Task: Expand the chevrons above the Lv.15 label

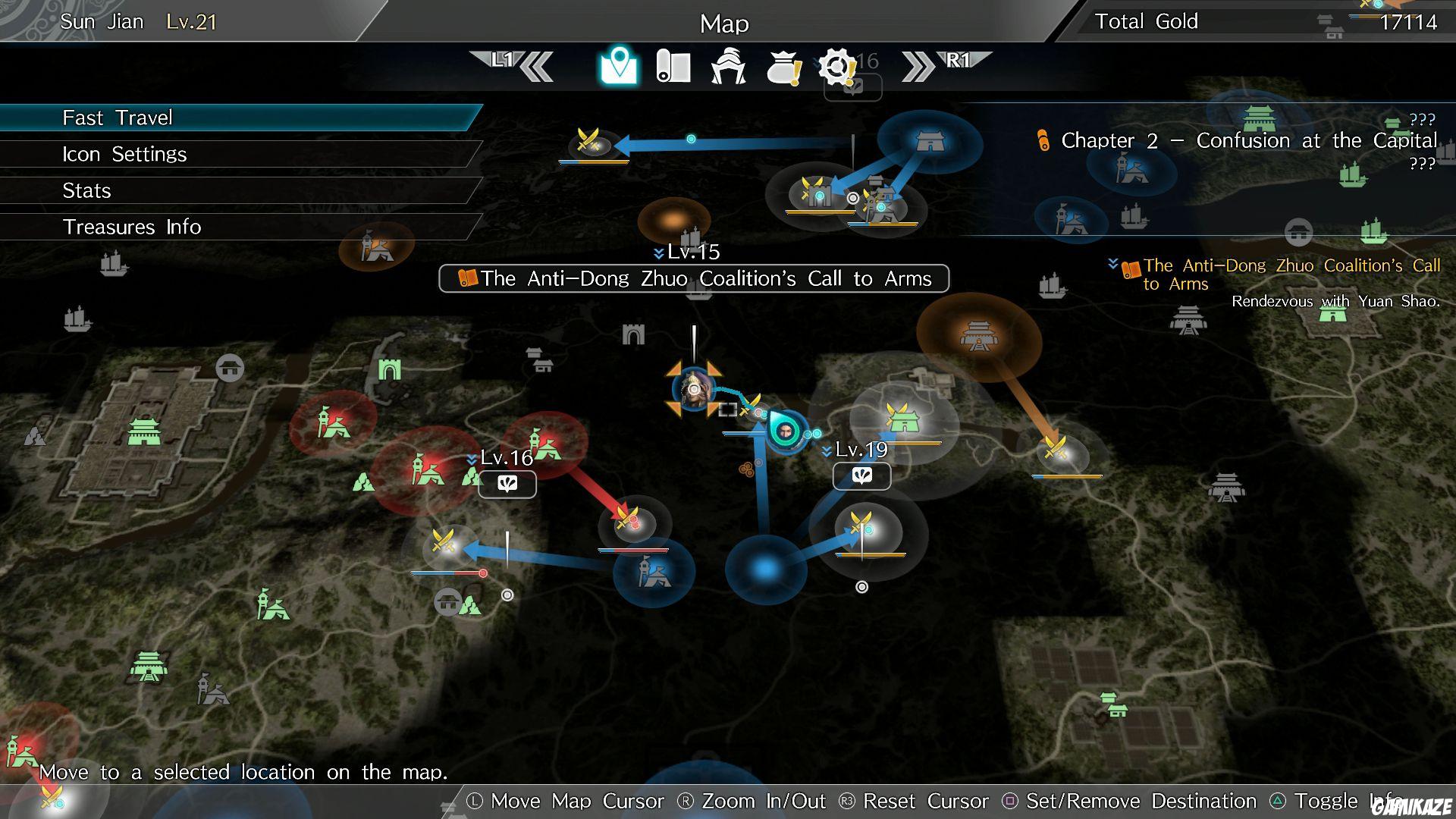Action: click(x=659, y=251)
